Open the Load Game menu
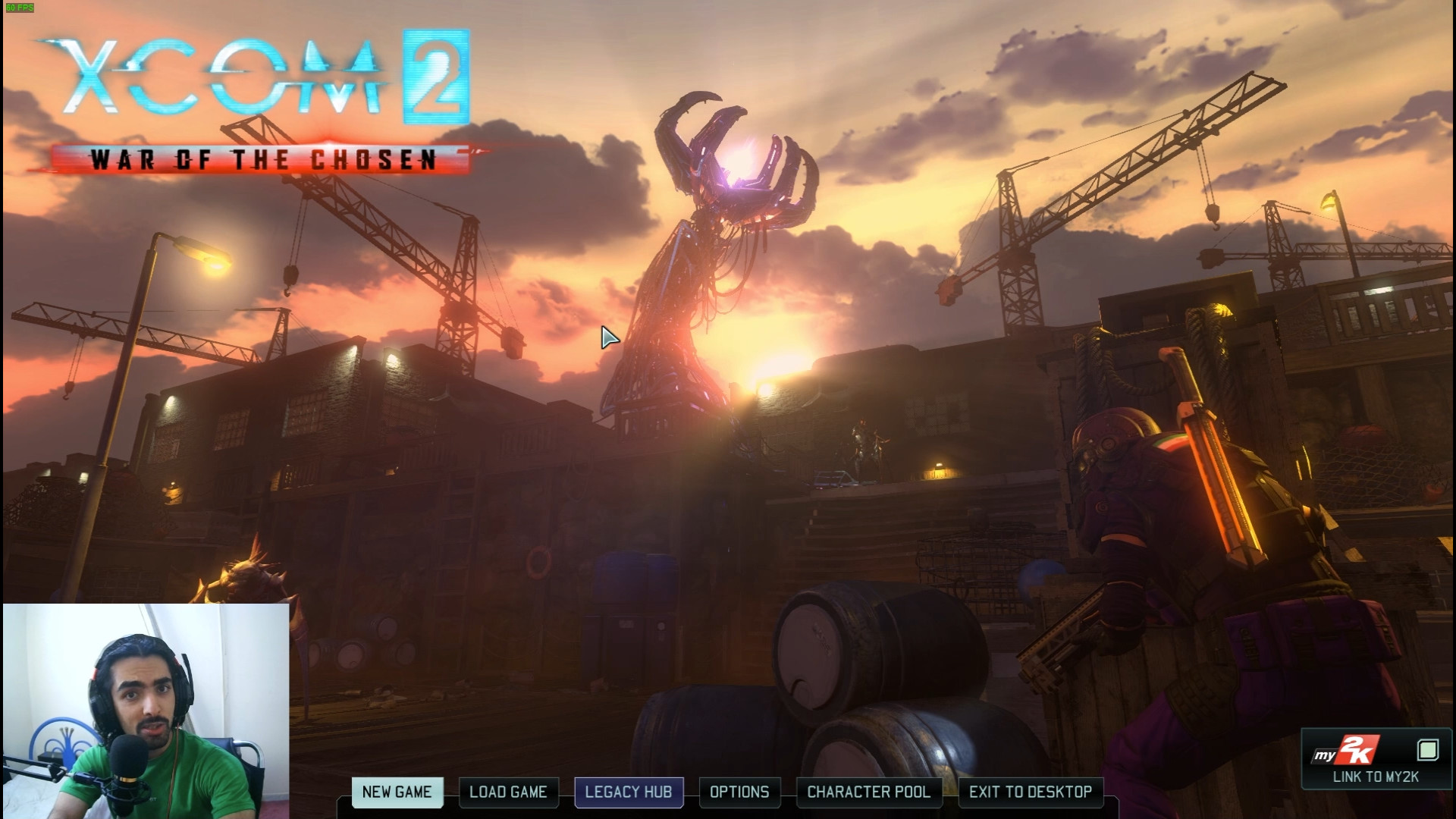The image size is (1456, 819). (508, 792)
